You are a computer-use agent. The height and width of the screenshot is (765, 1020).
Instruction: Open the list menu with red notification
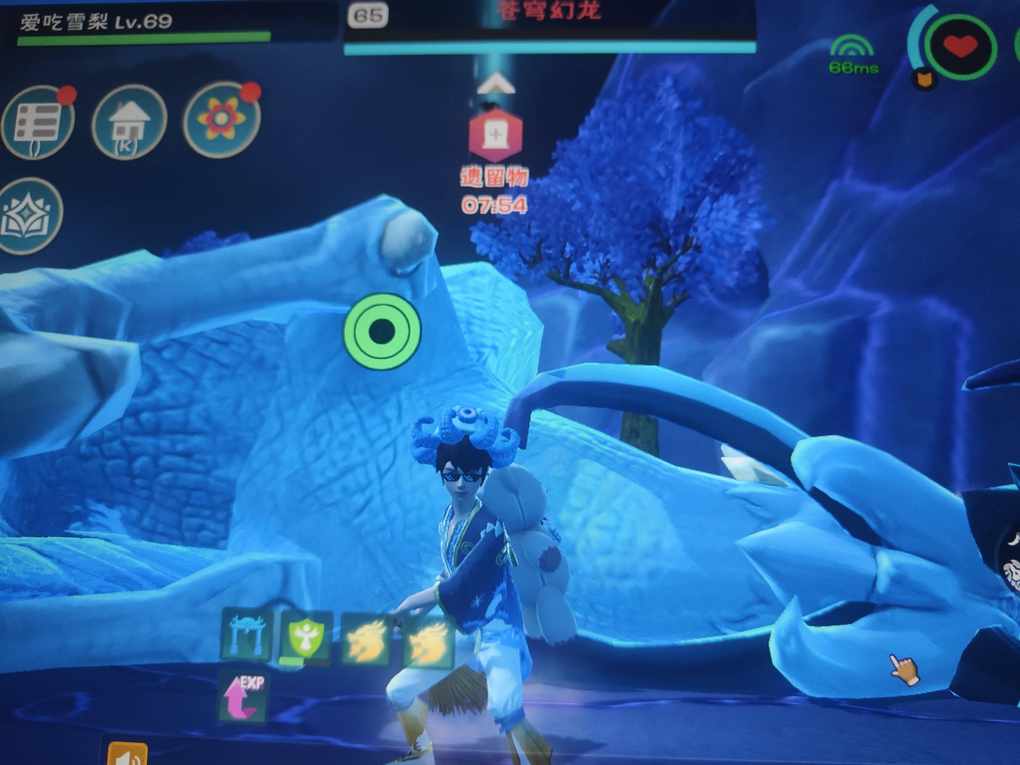click(x=38, y=122)
